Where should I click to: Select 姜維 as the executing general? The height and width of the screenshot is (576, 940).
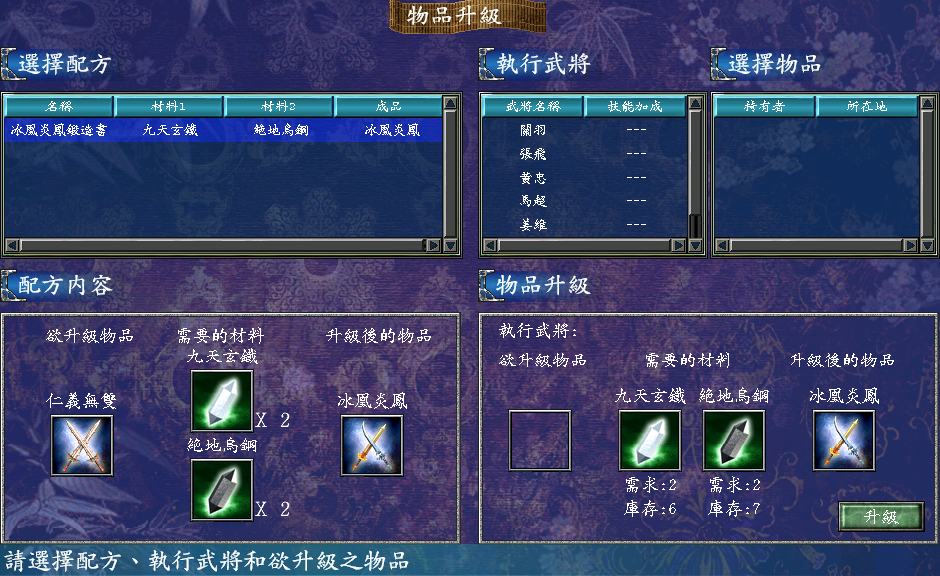(533, 225)
